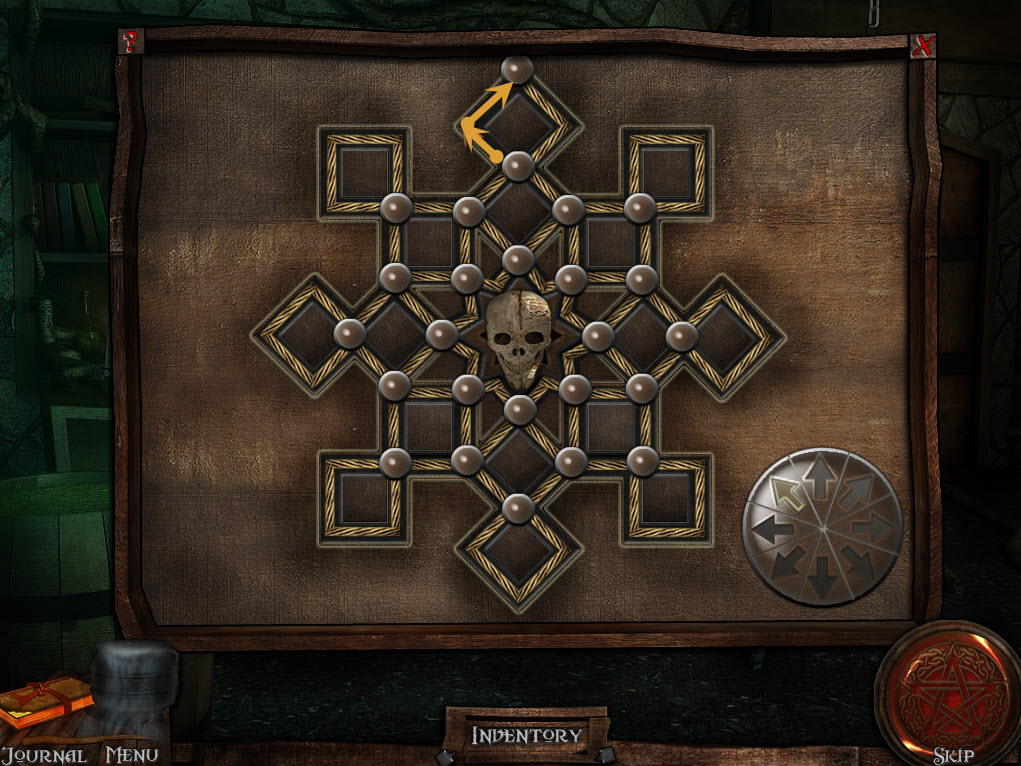The image size is (1021, 766).
Task: Open puzzle help via the question mark
Action: pos(130,43)
